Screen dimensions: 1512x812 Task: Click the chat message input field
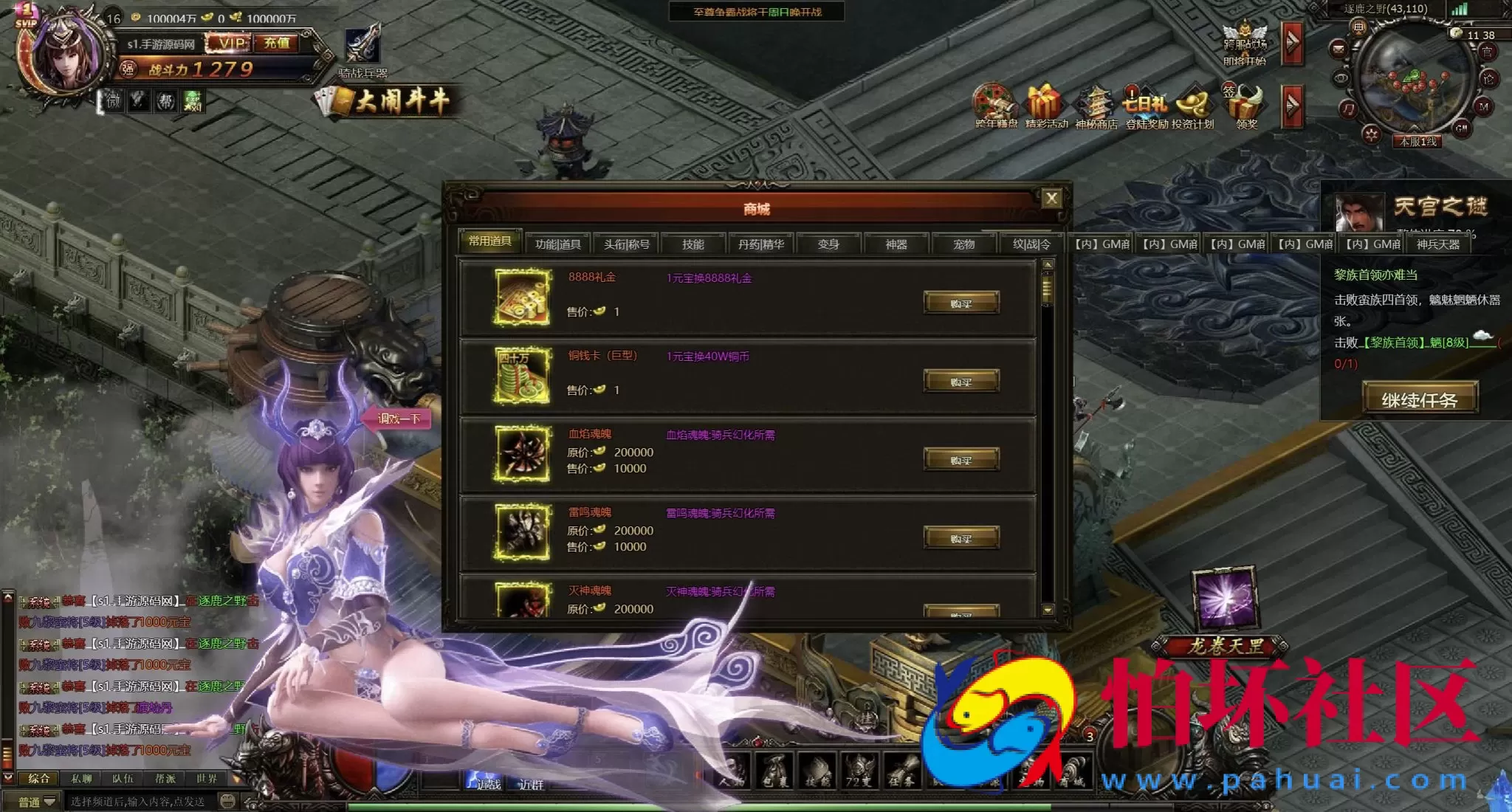[140, 802]
